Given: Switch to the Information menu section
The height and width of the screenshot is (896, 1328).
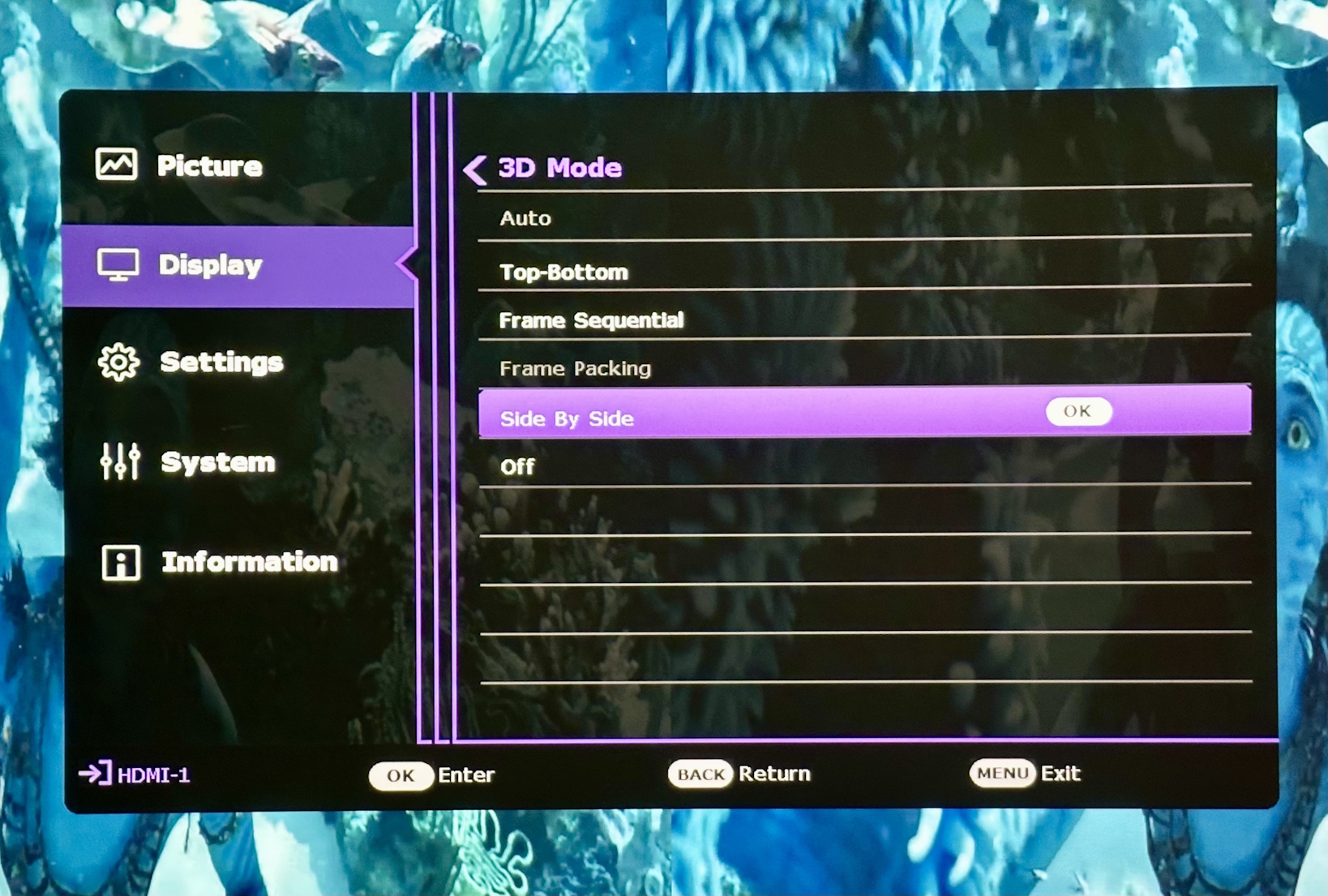Looking at the screenshot, I should pyautogui.click(x=248, y=562).
